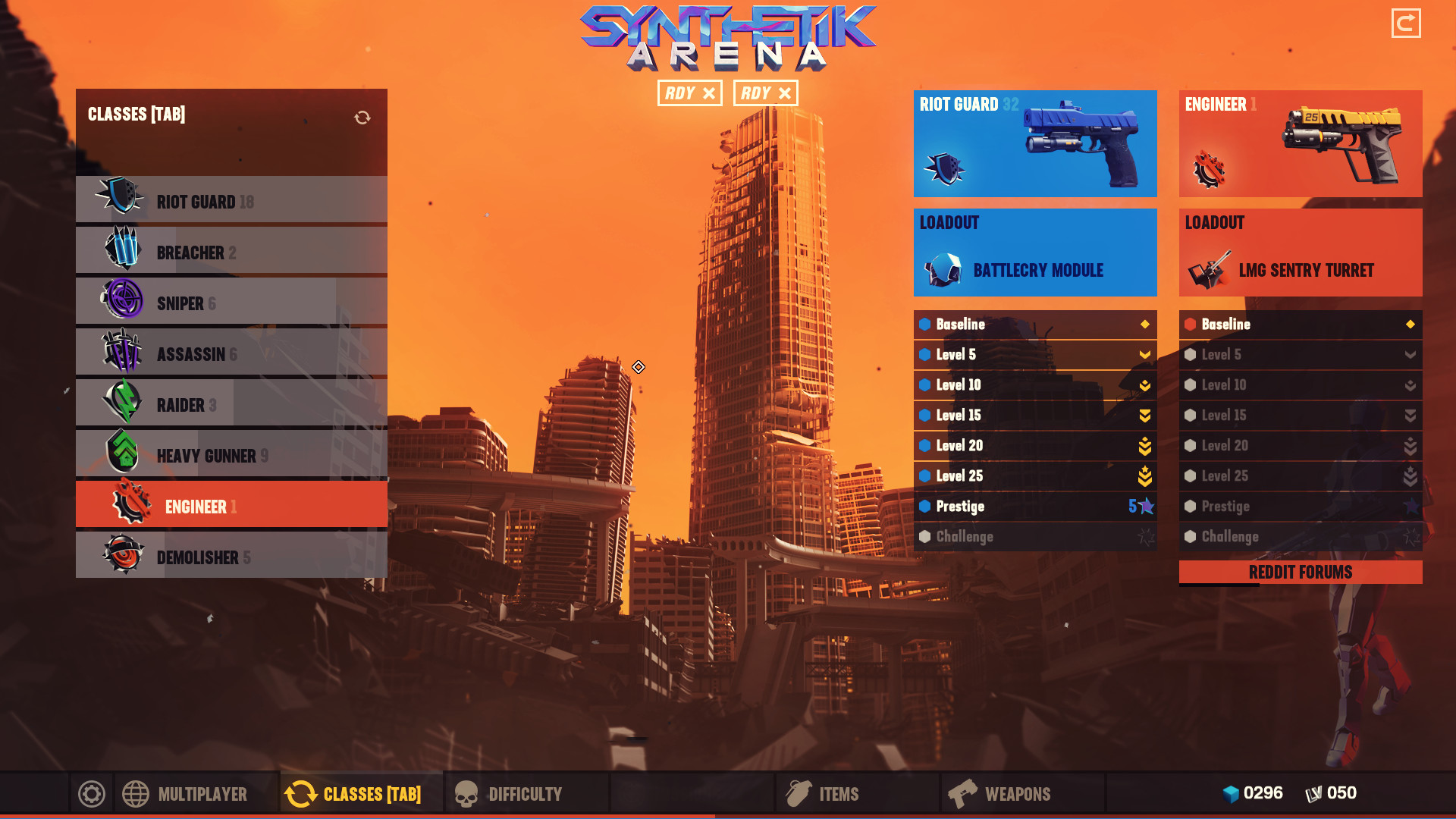Expand the Level 5 reward for Riot Guard

[1035, 354]
